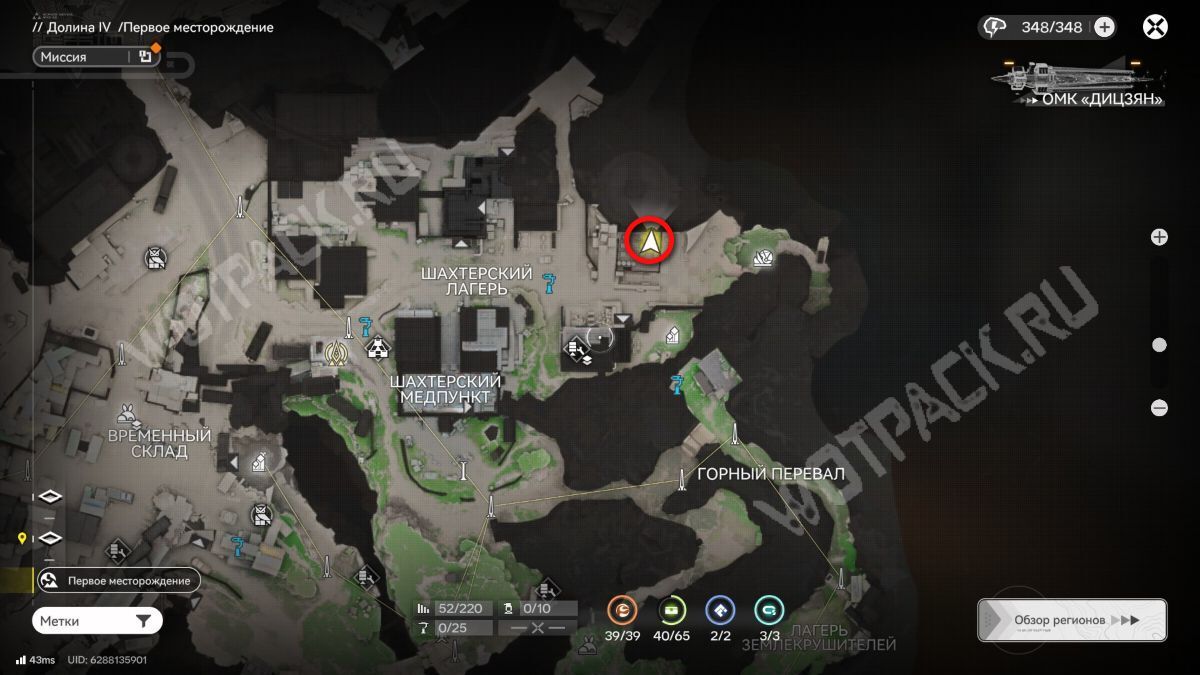Zoom in the map with plus
1200x675 pixels.
[1159, 237]
